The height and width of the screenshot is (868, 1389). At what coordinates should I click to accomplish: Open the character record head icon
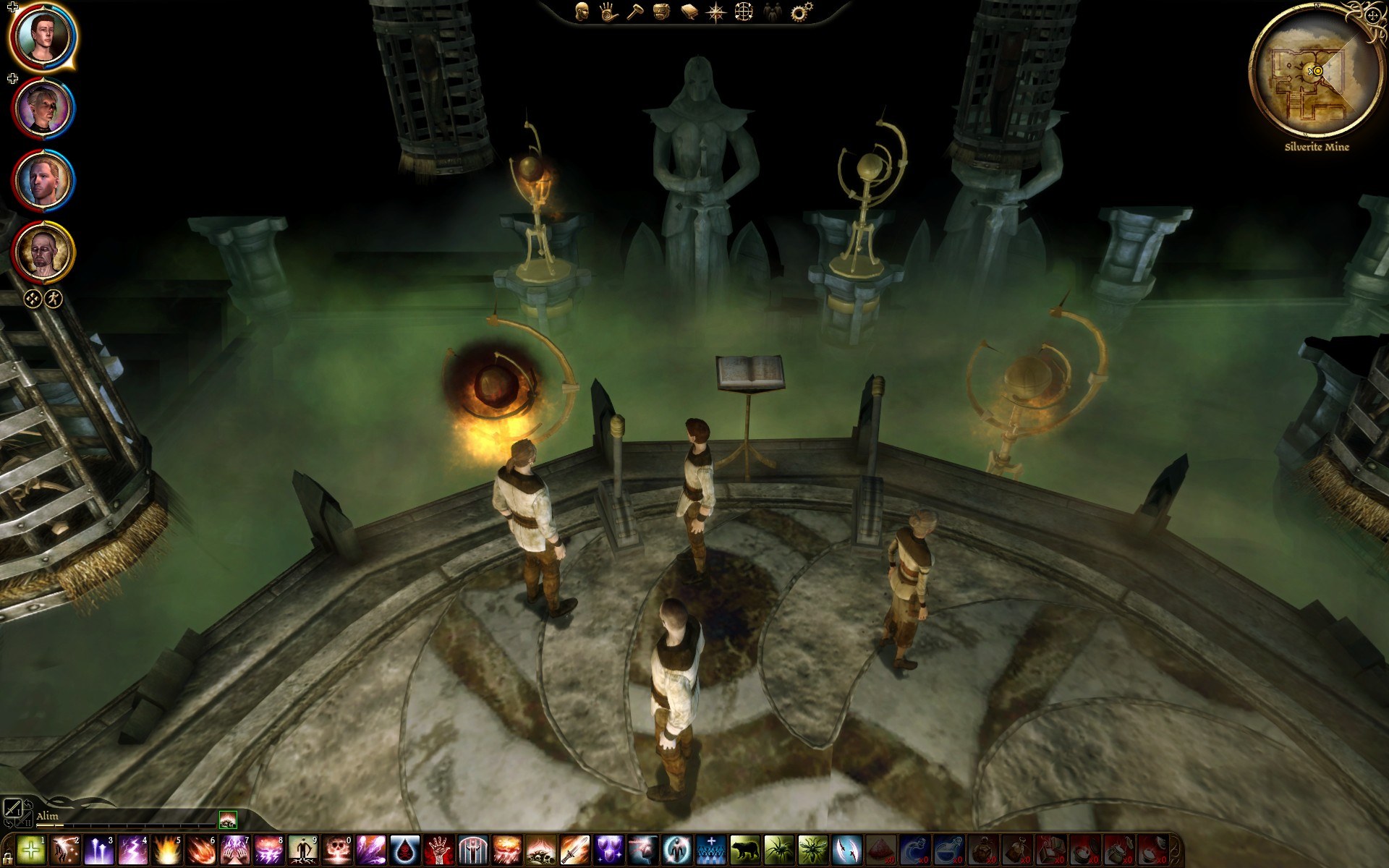(582, 12)
